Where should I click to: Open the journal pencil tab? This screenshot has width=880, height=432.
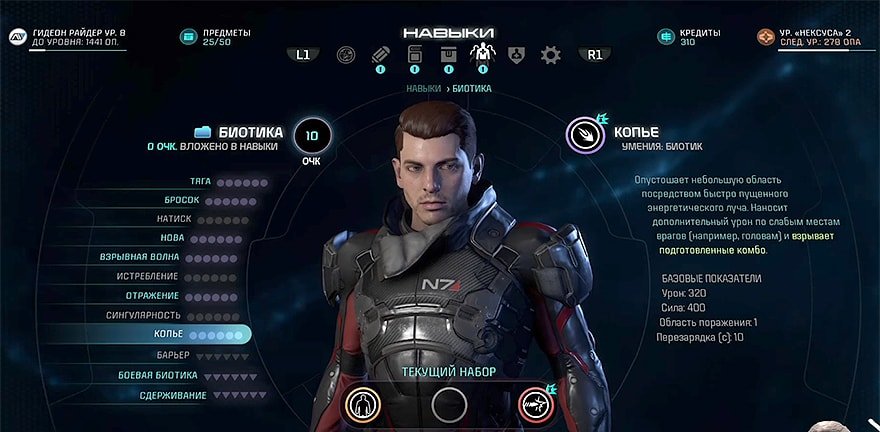380,55
